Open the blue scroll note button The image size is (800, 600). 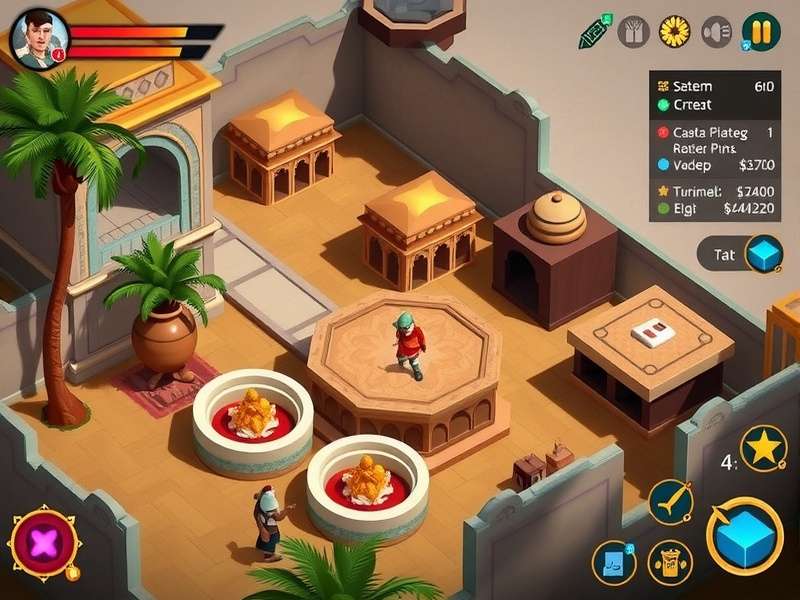pyautogui.click(x=614, y=562)
